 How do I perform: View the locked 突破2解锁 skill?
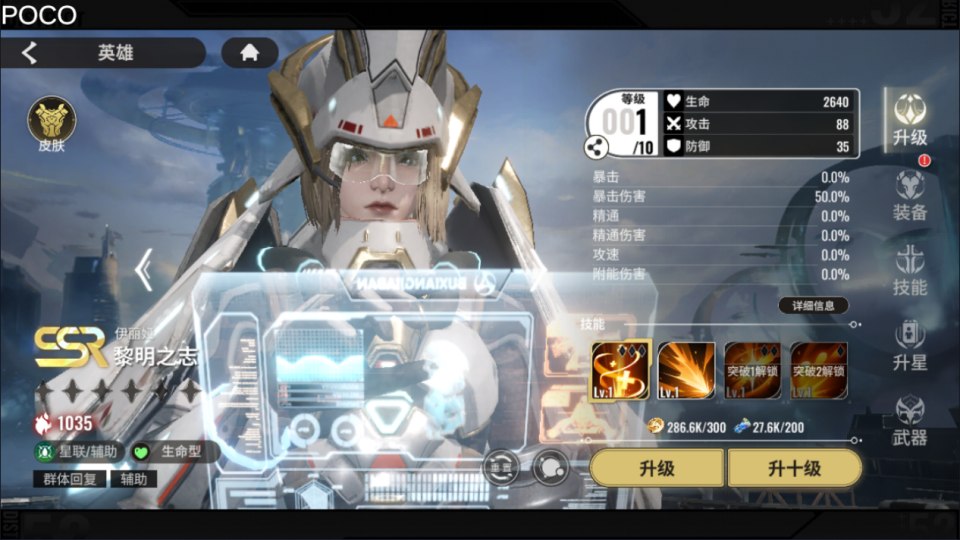point(819,371)
